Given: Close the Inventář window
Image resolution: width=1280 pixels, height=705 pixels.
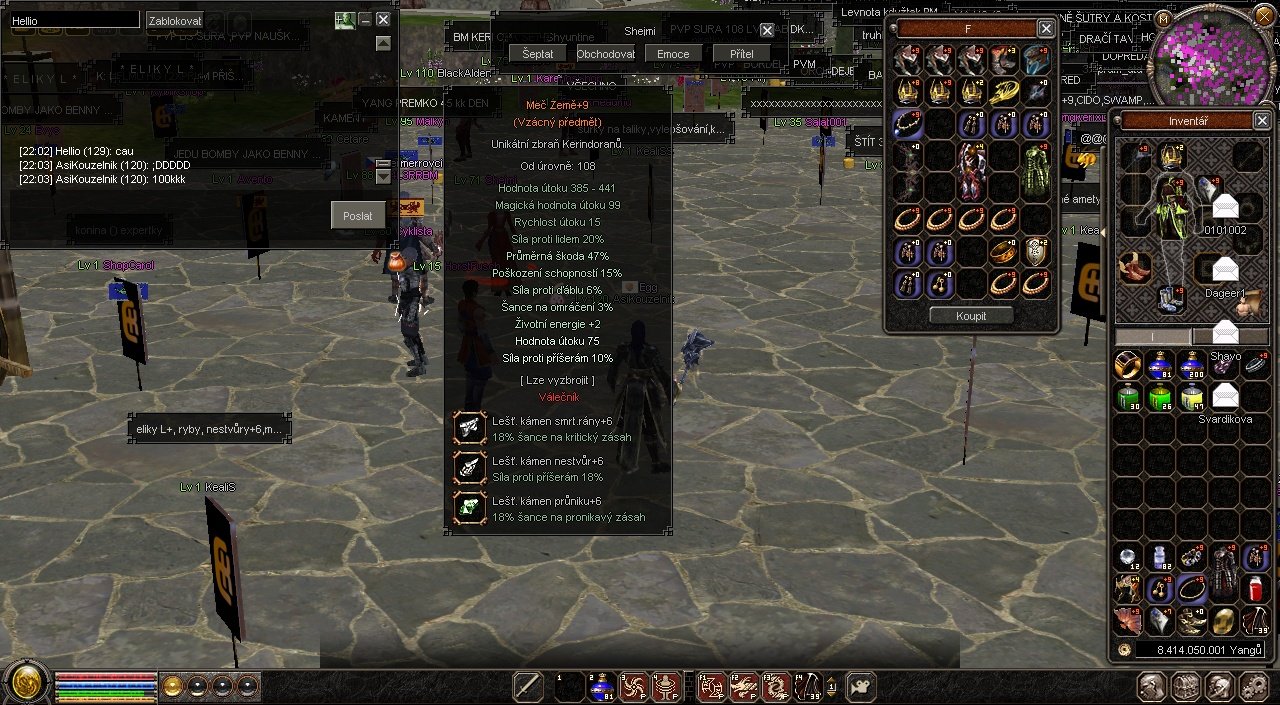Looking at the screenshot, I should pyautogui.click(x=1262, y=121).
